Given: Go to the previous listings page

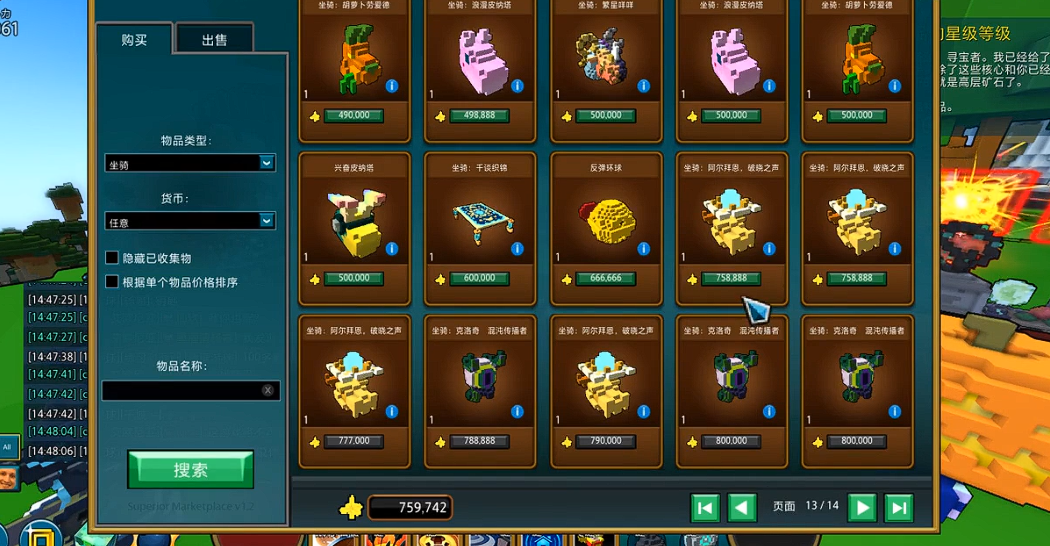Looking at the screenshot, I should pyautogui.click(x=741, y=508).
